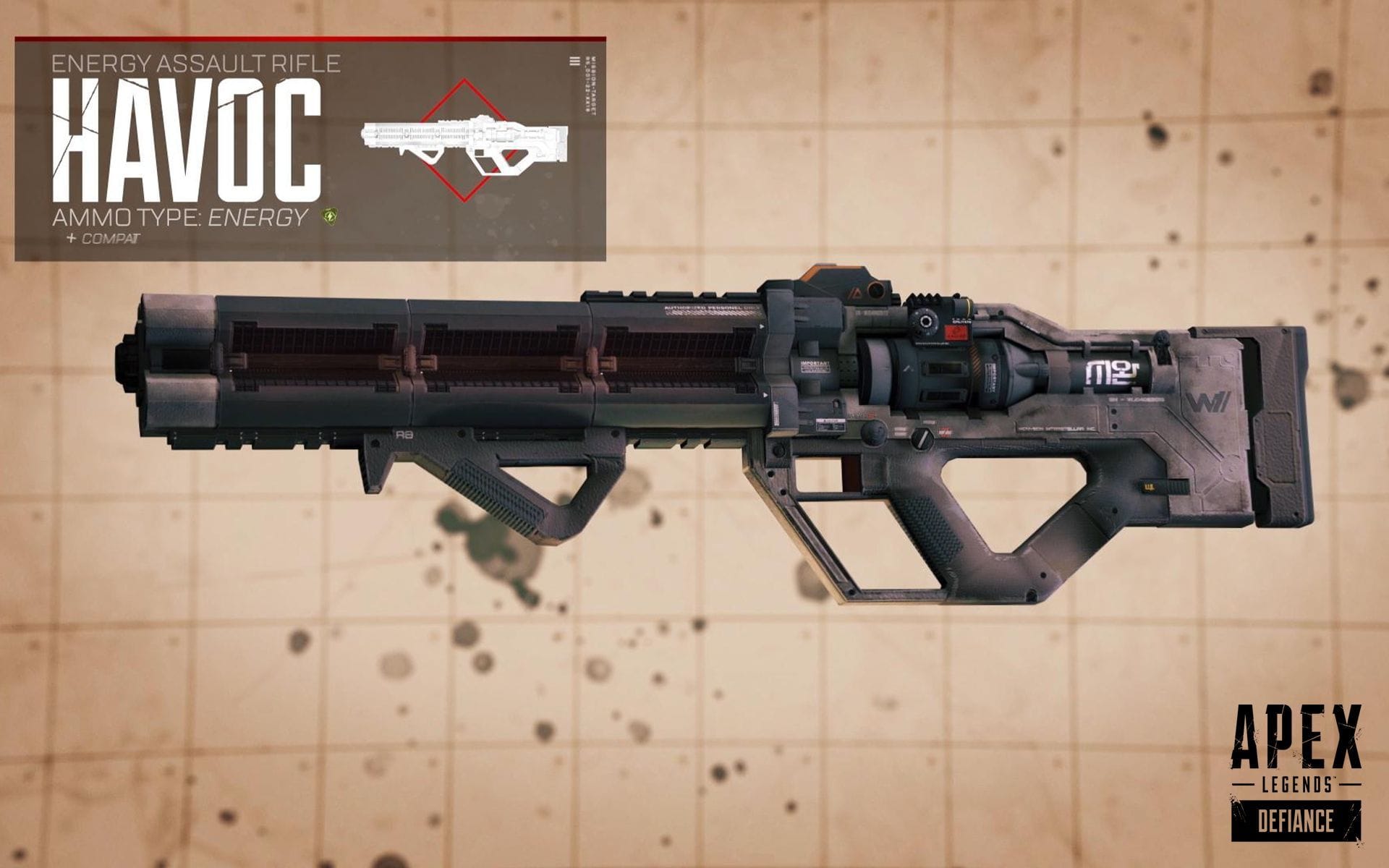Click the HAVOC title text
This screenshot has width=1389, height=868.
(x=188, y=137)
